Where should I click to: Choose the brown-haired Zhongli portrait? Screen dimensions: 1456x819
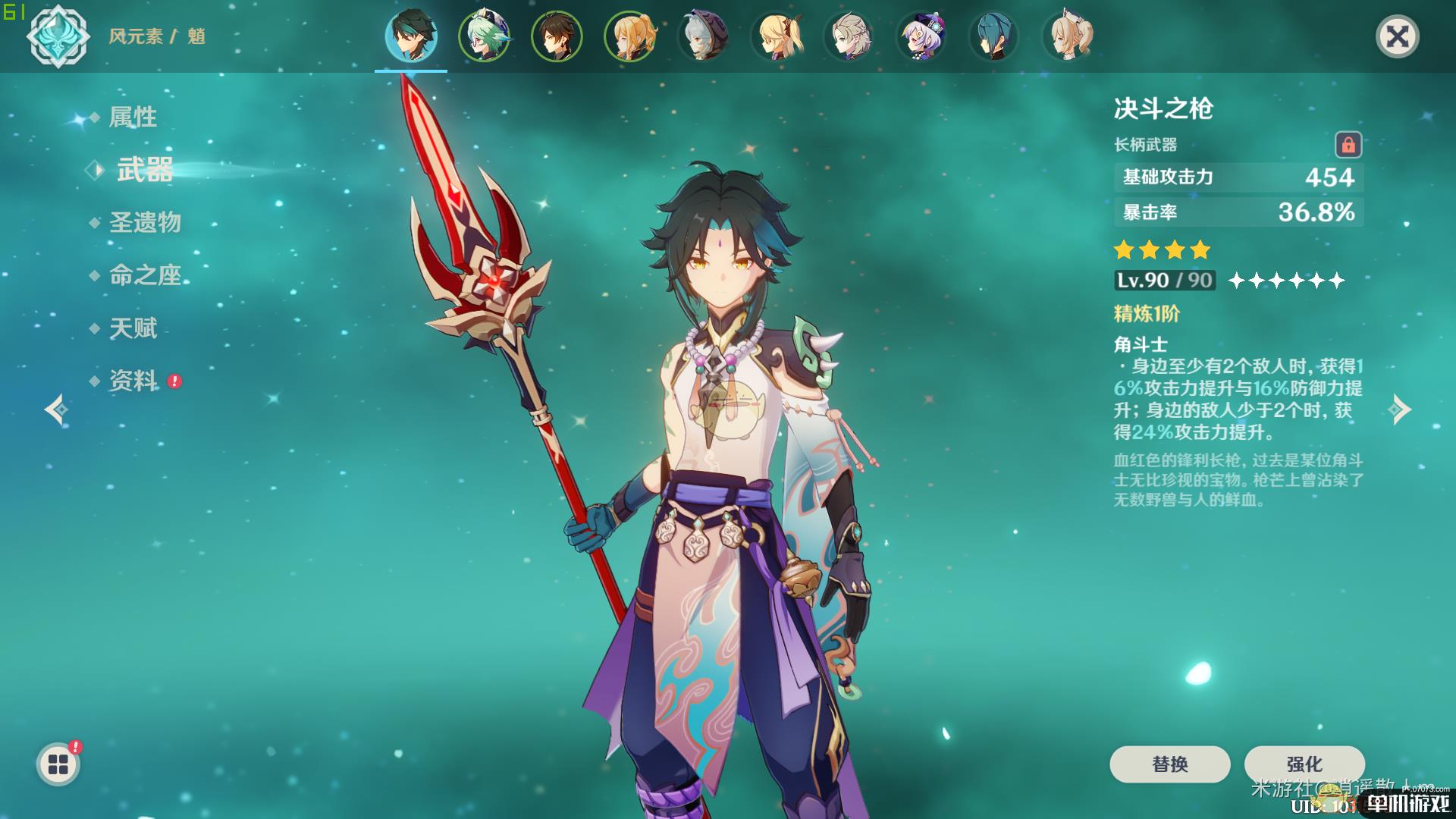point(557,36)
